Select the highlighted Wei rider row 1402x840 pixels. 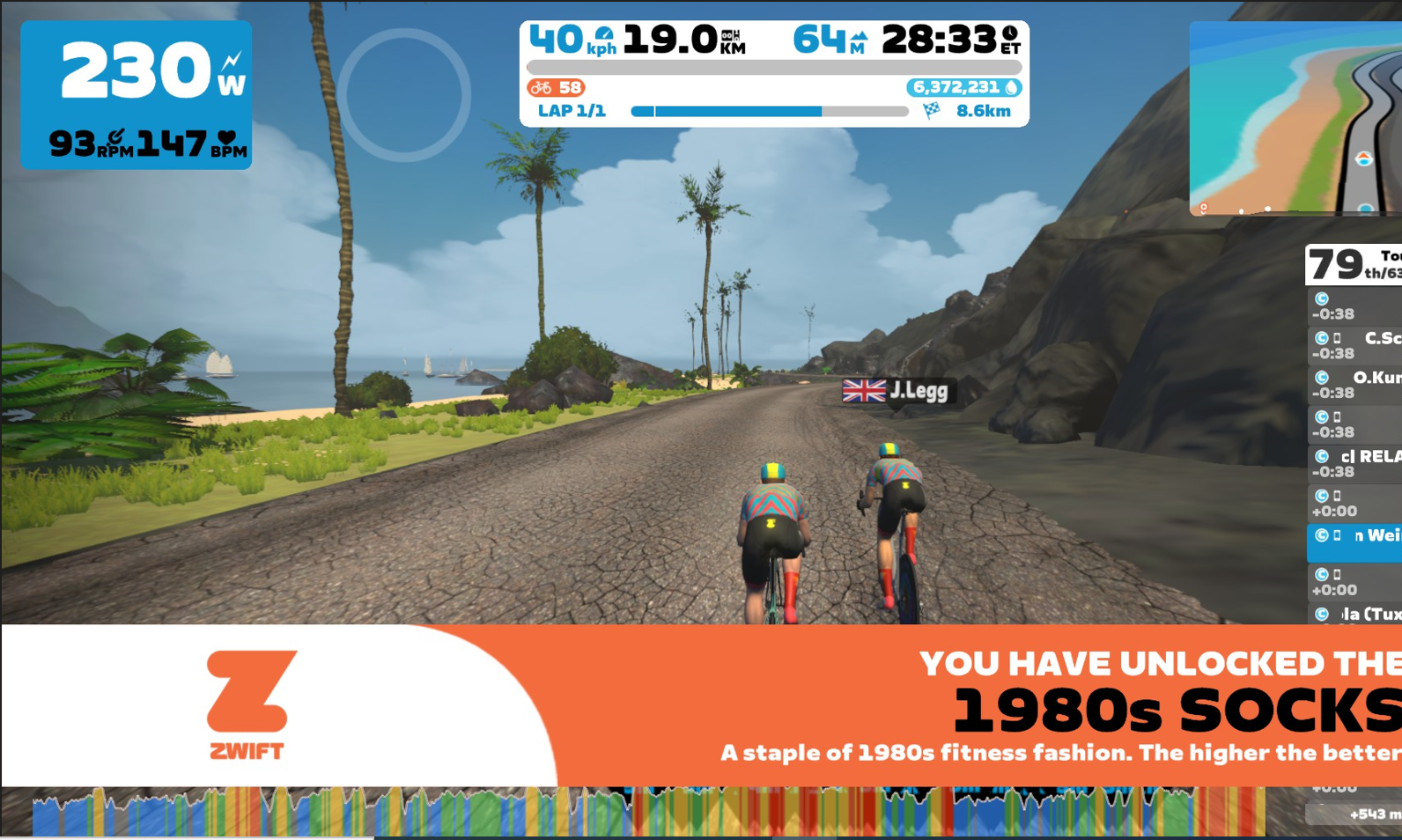click(1354, 540)
